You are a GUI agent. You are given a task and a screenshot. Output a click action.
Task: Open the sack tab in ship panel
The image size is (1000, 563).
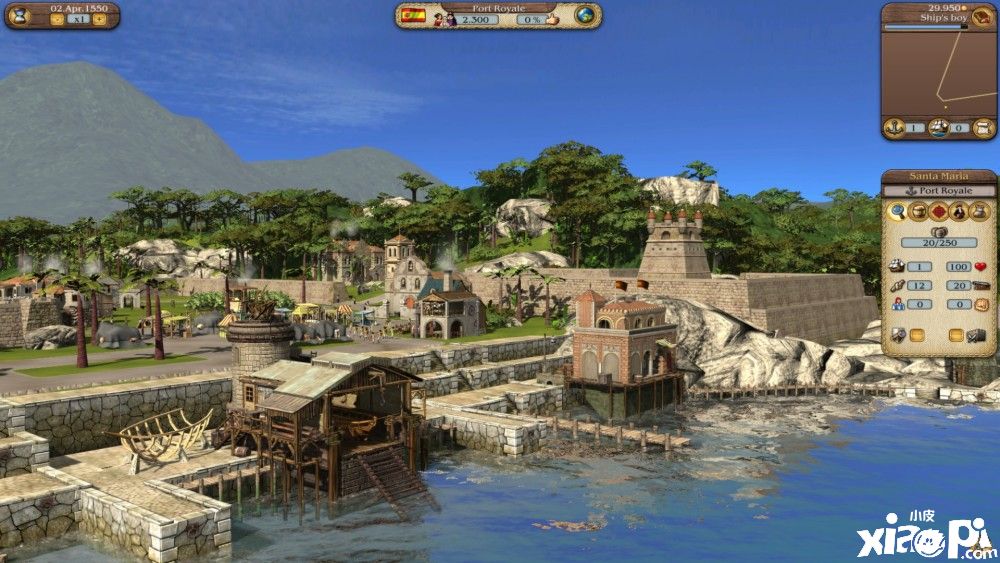point(978,212)
